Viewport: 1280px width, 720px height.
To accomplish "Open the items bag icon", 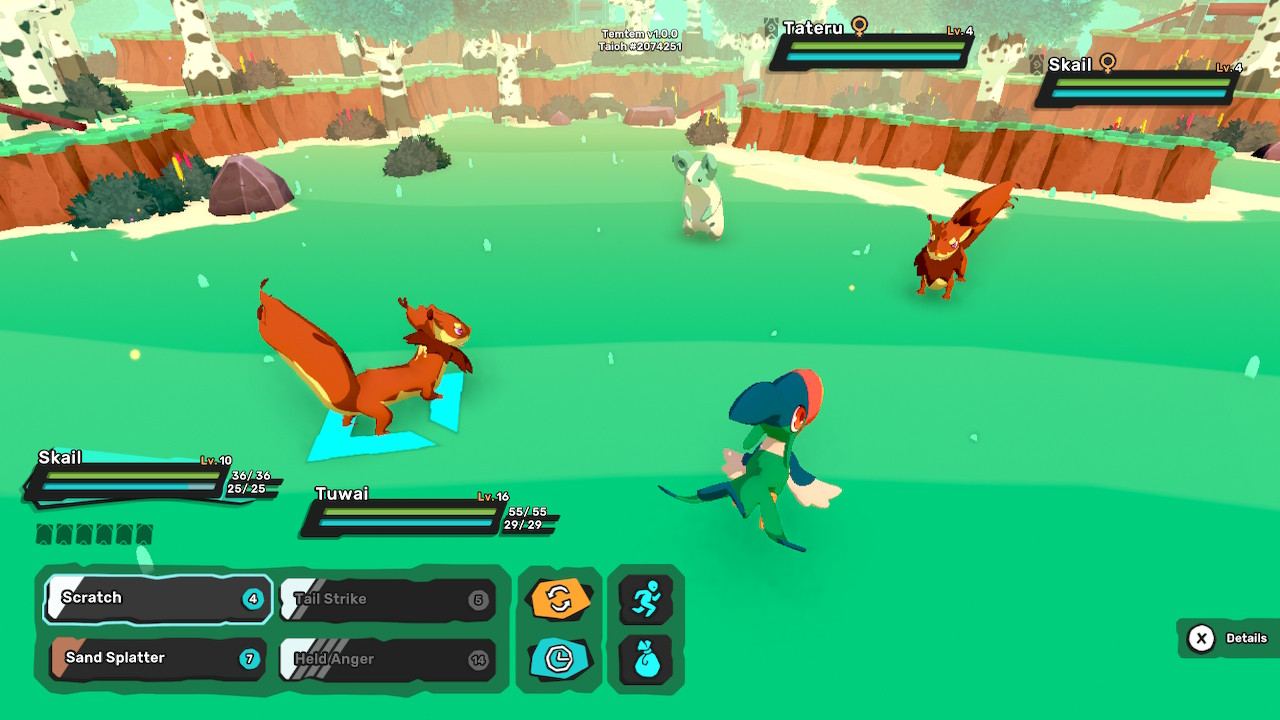I will point(646,660).
